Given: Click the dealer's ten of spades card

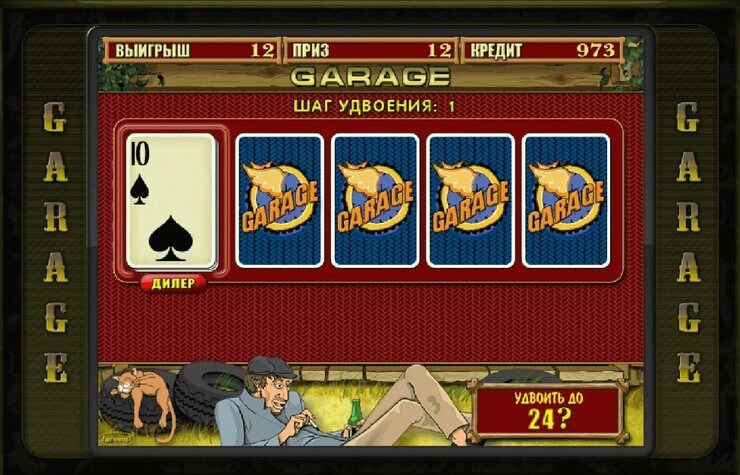Looking at the screenshot, I should (171, 202).
